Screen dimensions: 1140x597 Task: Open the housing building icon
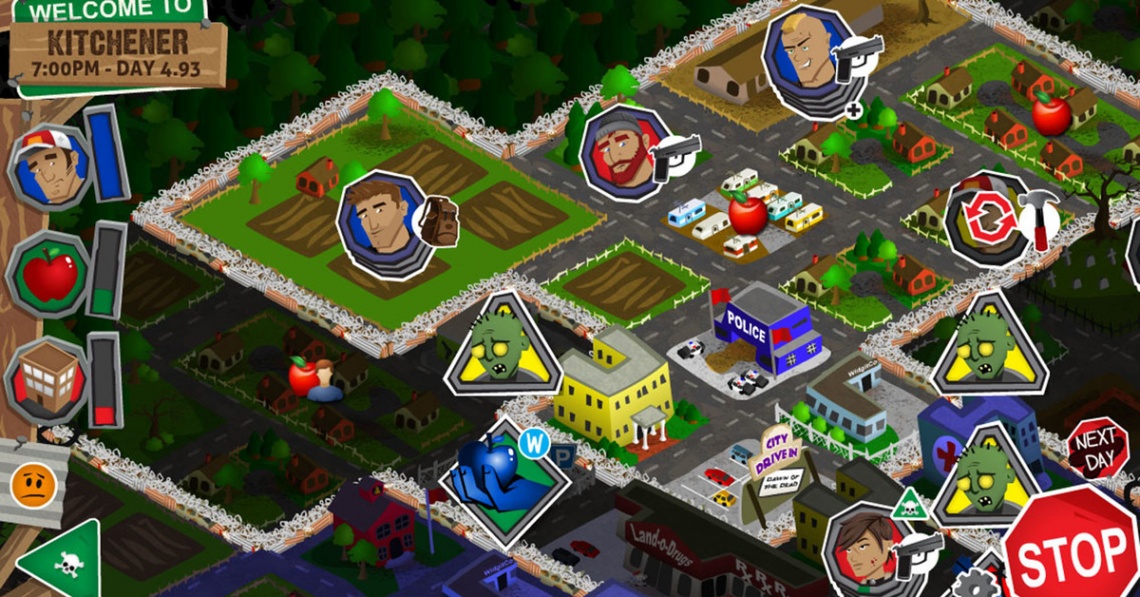tap(48, 380)
